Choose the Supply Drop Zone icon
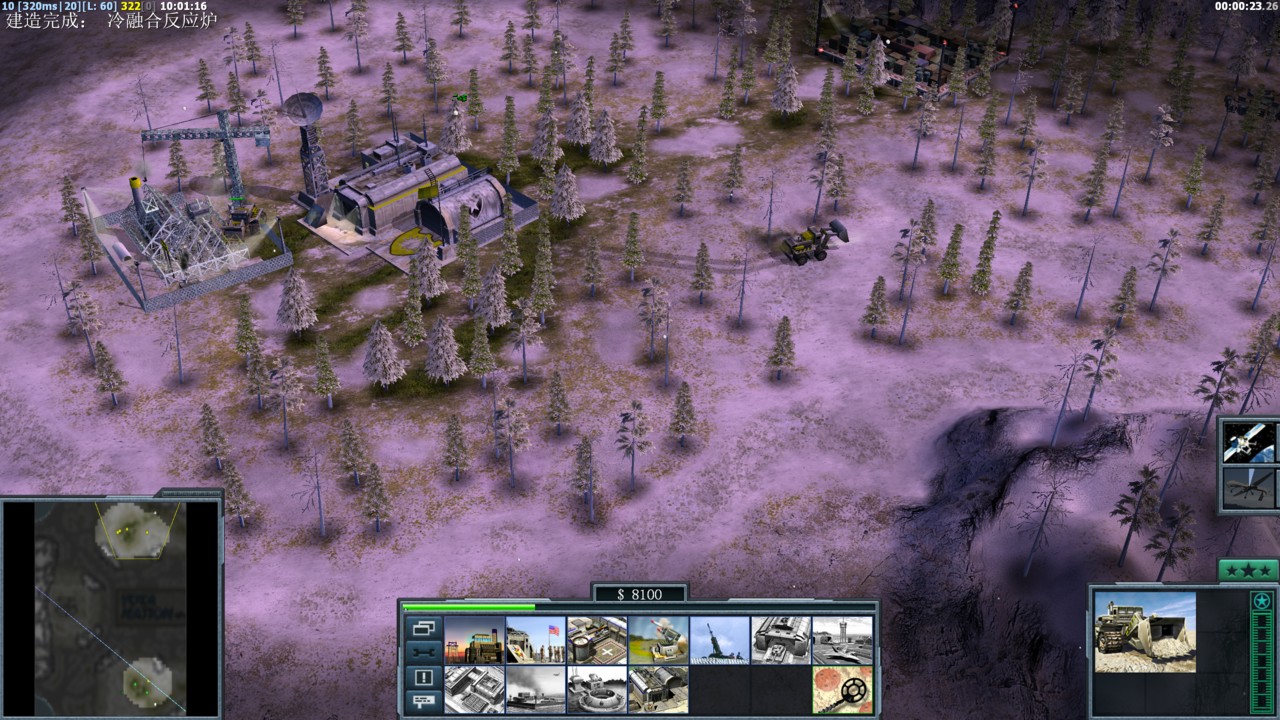The image size is (1280, 720). click(535, 689)
